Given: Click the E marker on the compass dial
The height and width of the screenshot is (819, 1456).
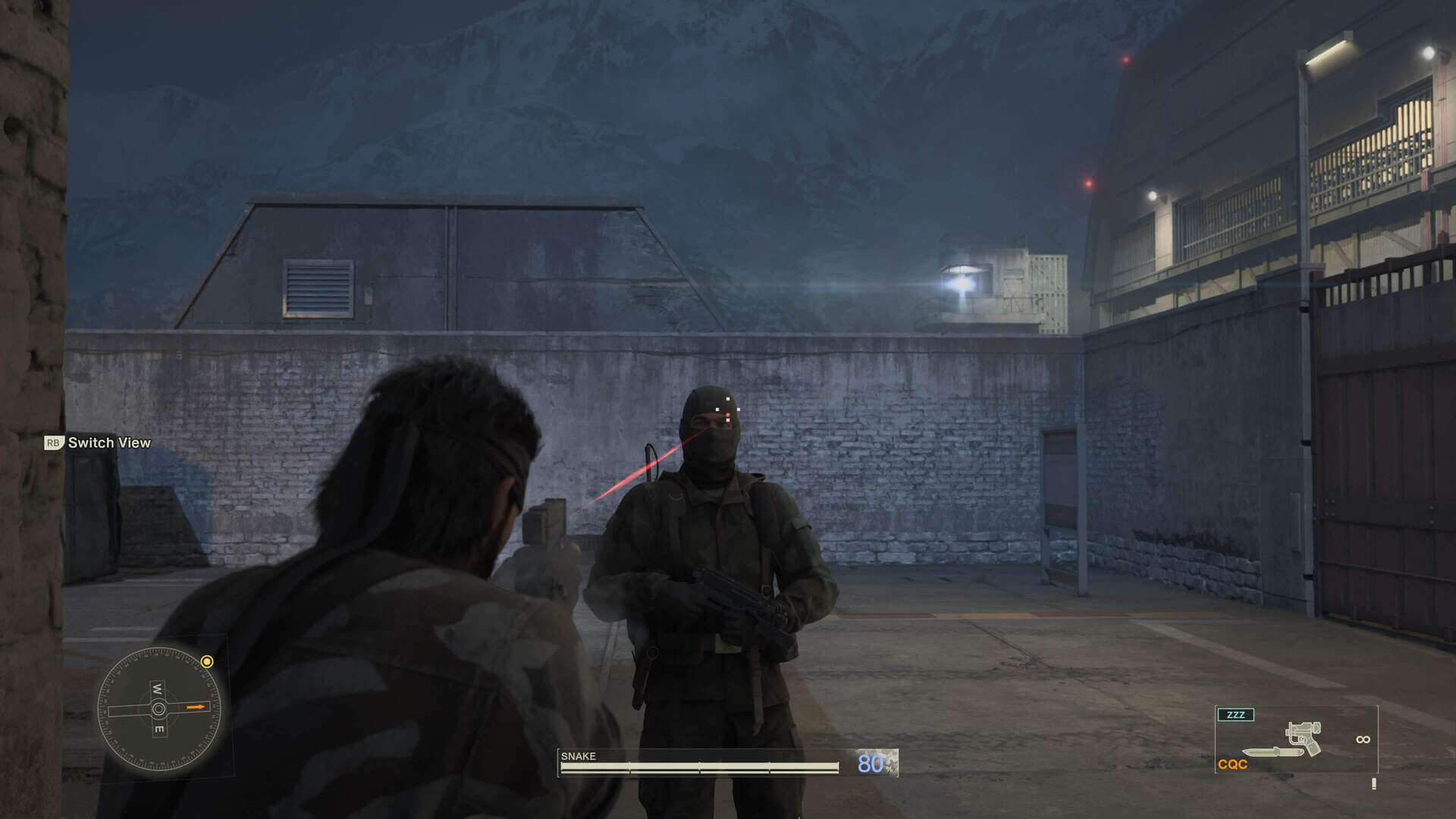Looking at the screenshot, I should pos(159,727).
